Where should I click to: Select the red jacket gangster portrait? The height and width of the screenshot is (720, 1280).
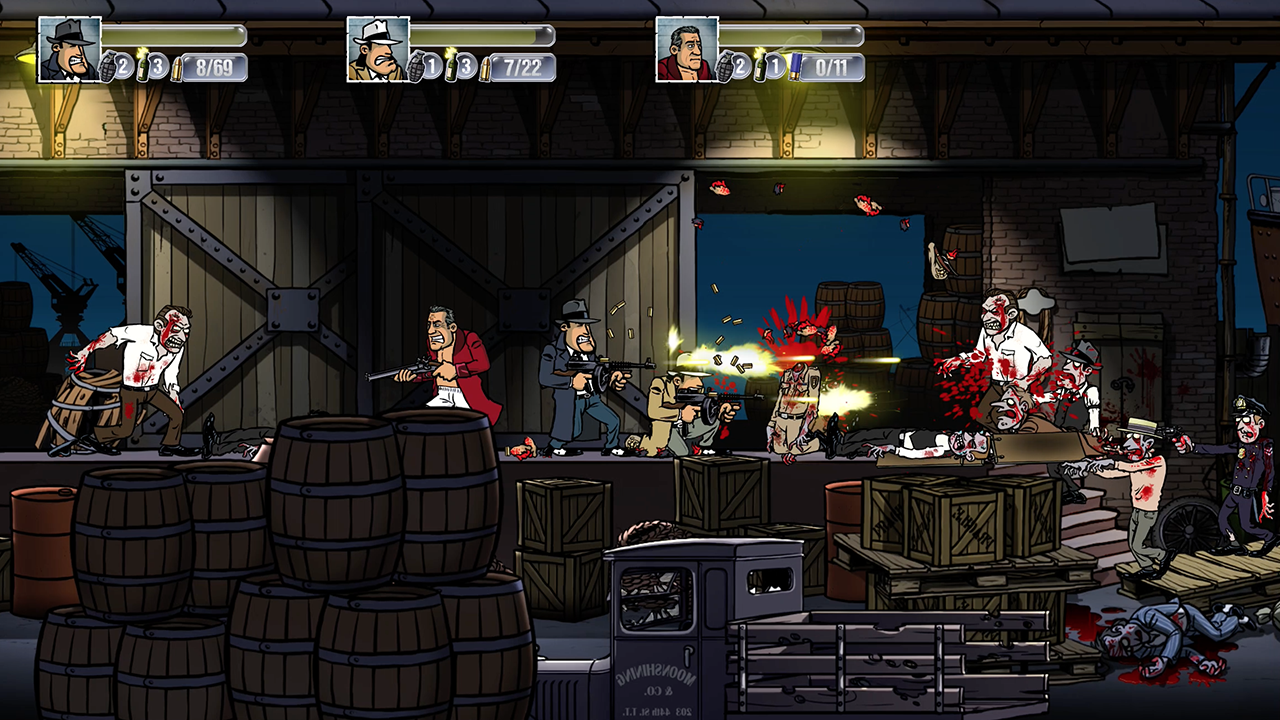pyautogui.click(x=687, y=49)
